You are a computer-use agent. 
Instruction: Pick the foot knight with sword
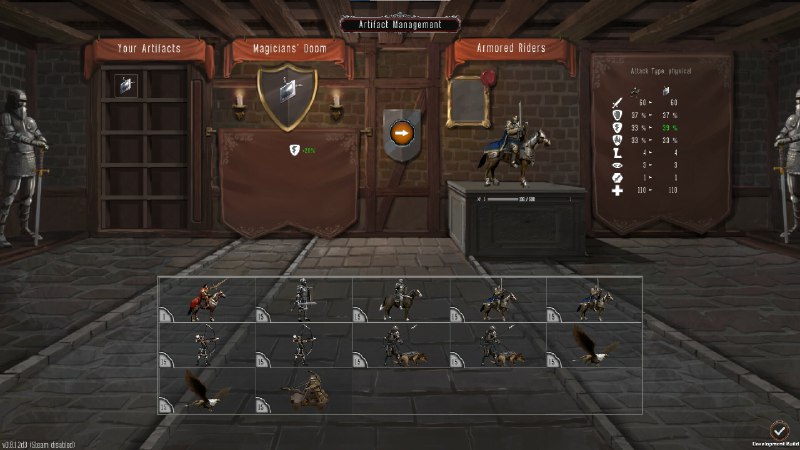click(303, 298)
